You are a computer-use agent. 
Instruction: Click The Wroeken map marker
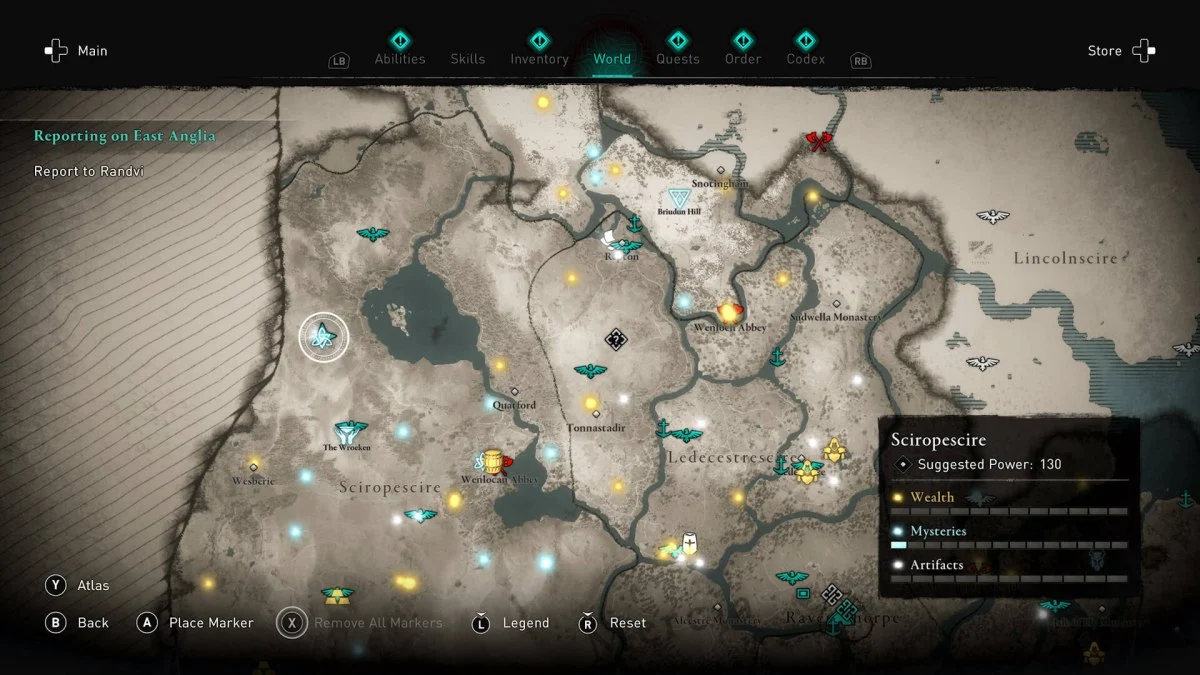click(x=347, y=432)
